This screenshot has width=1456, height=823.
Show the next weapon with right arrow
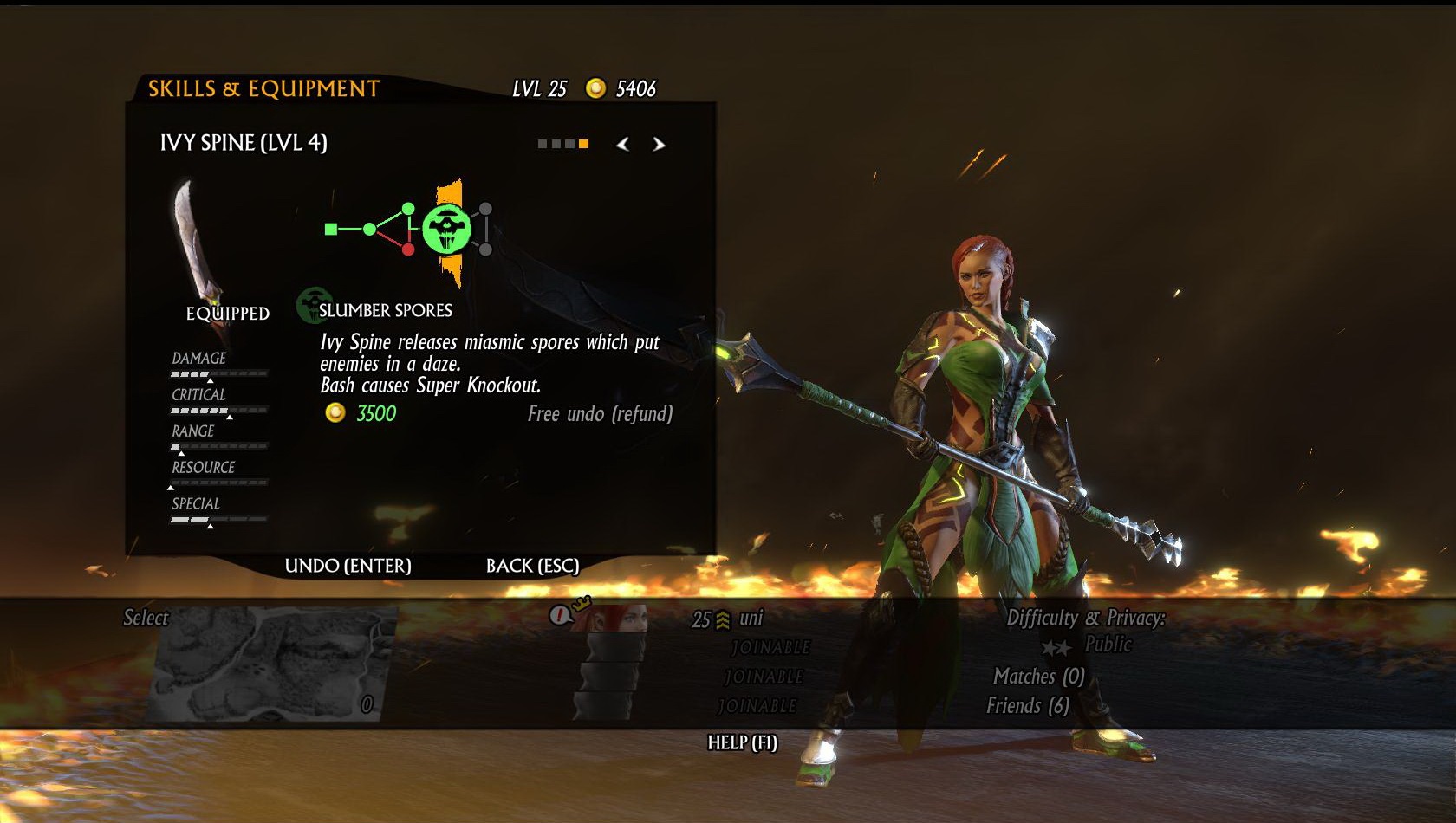pyautogui.click(x=659, y=144)
